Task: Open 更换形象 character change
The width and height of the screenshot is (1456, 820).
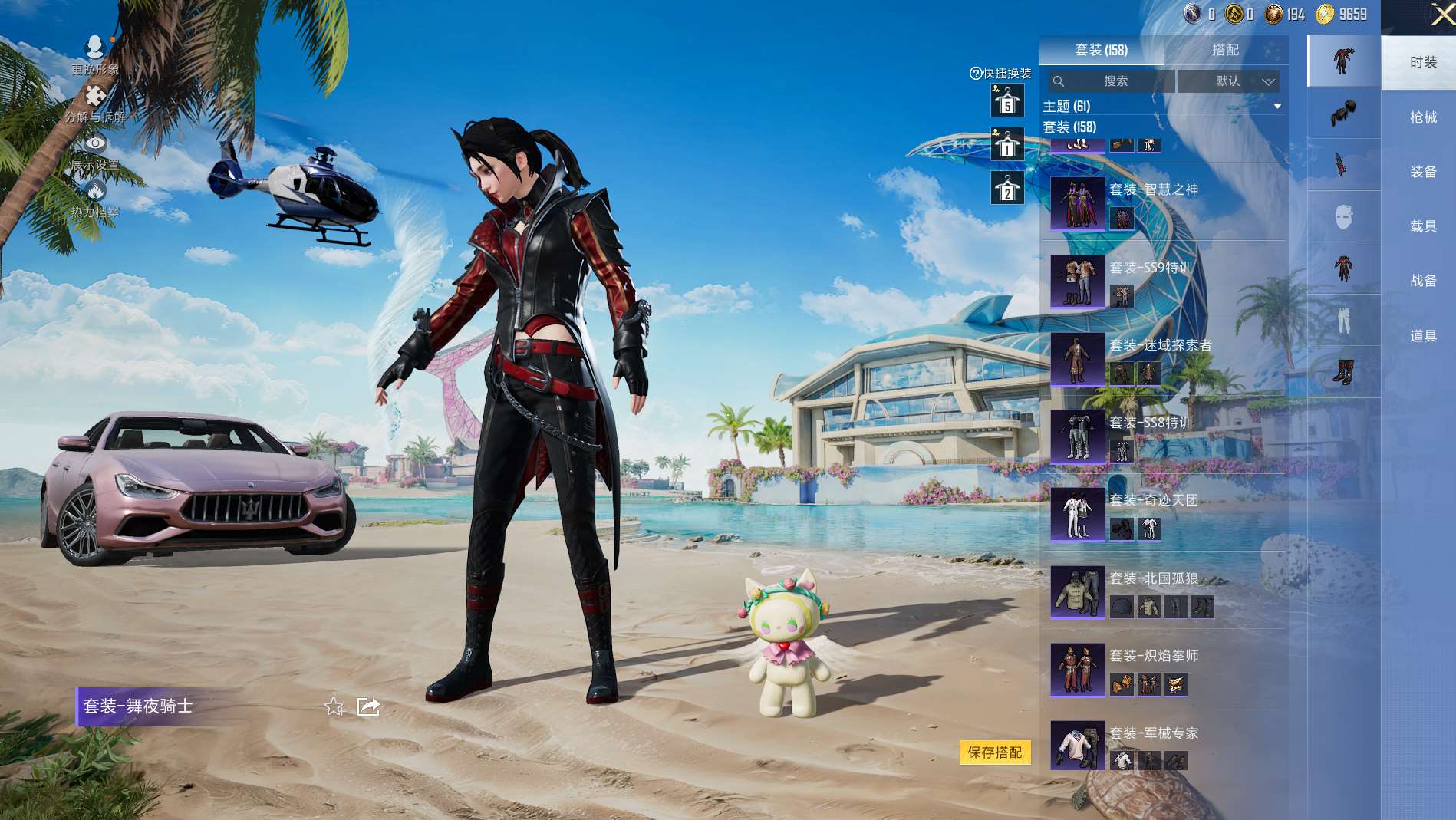Action: (95, 55)
